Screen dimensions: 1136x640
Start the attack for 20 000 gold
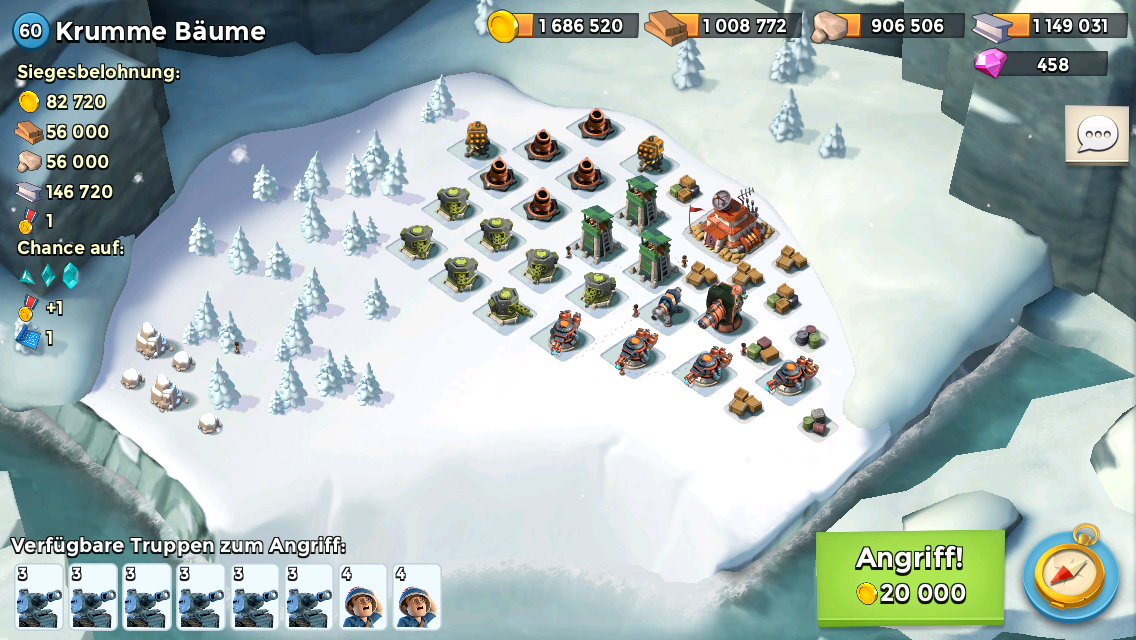910,576
